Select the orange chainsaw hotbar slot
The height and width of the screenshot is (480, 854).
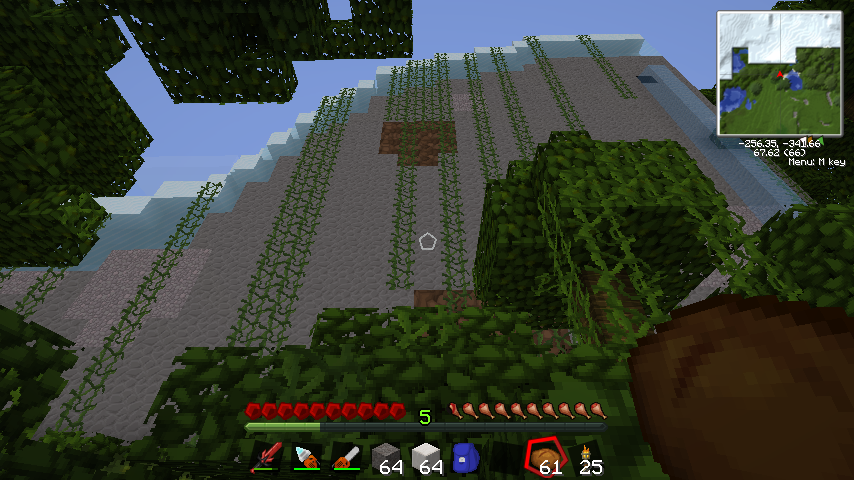346,459
